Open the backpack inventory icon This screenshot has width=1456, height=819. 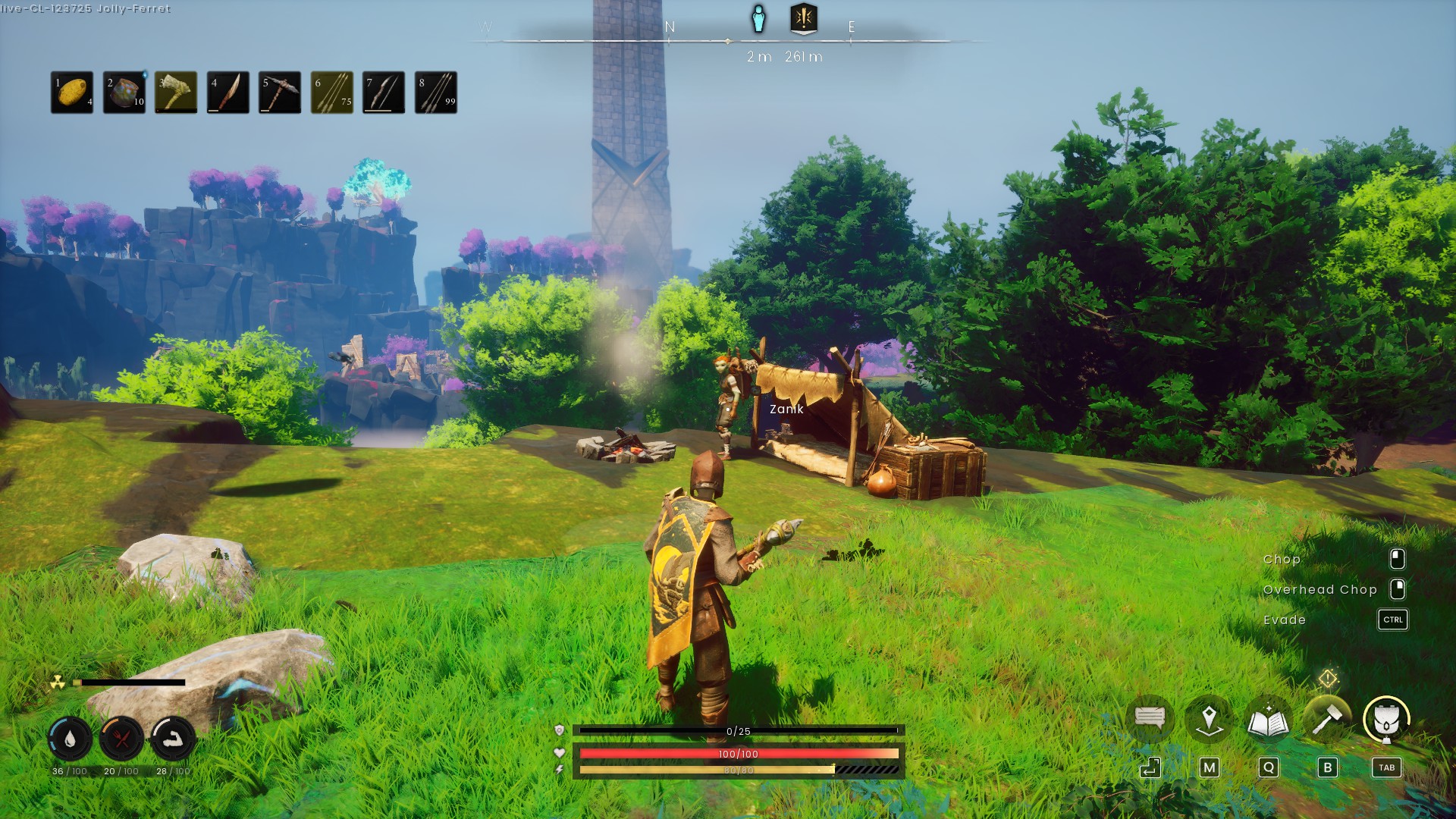(x=1386, y=719)
